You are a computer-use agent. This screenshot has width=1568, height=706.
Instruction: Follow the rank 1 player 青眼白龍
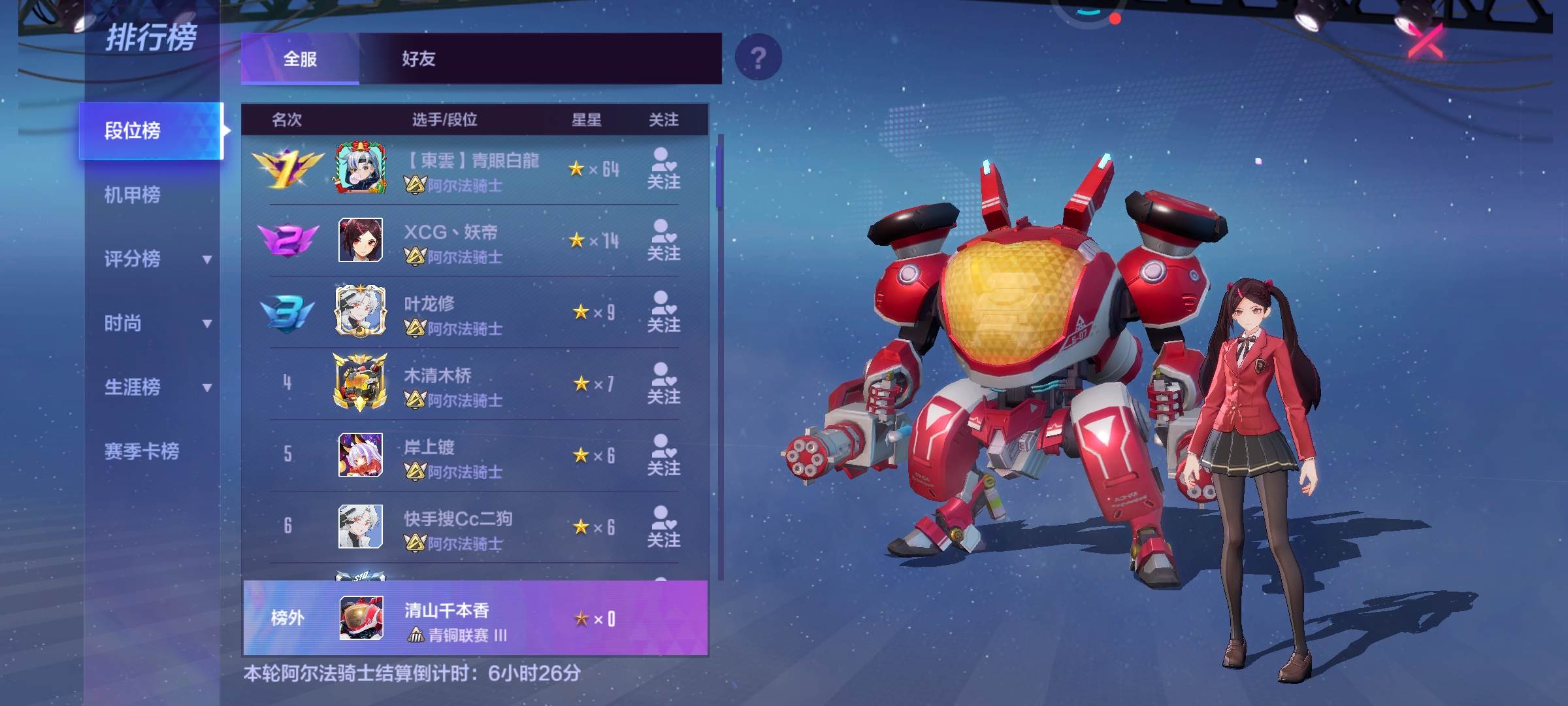tap(663, 169)
